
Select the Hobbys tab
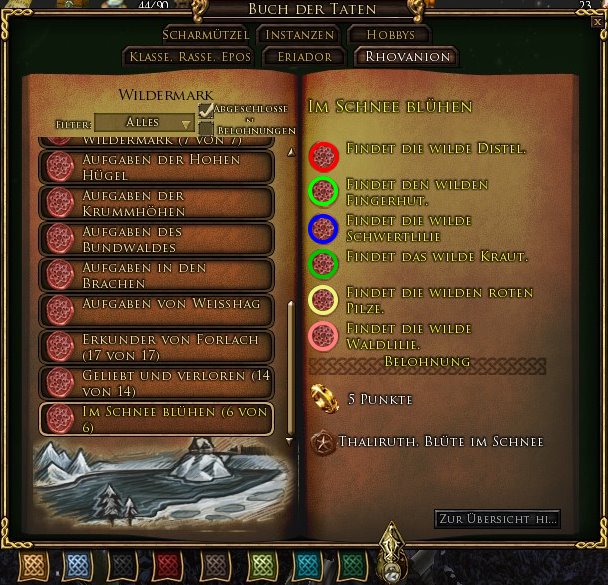pyautogui.click(x=389, y=34)
